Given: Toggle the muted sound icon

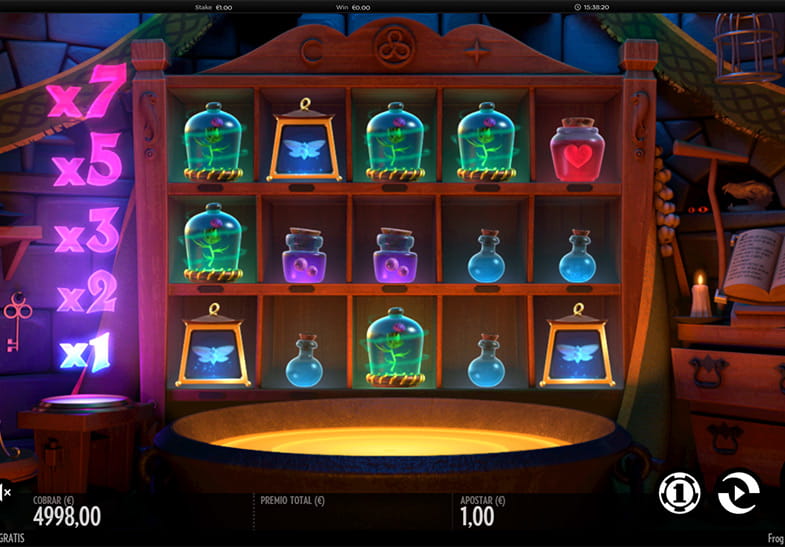Looking at the screenshot, I should point(5,491).
